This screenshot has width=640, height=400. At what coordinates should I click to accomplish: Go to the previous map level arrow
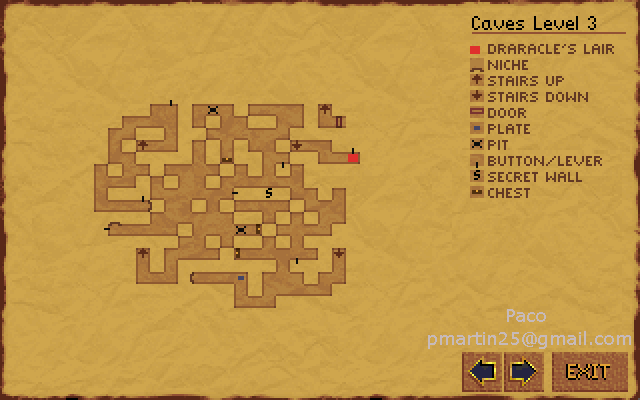(483, 372)
